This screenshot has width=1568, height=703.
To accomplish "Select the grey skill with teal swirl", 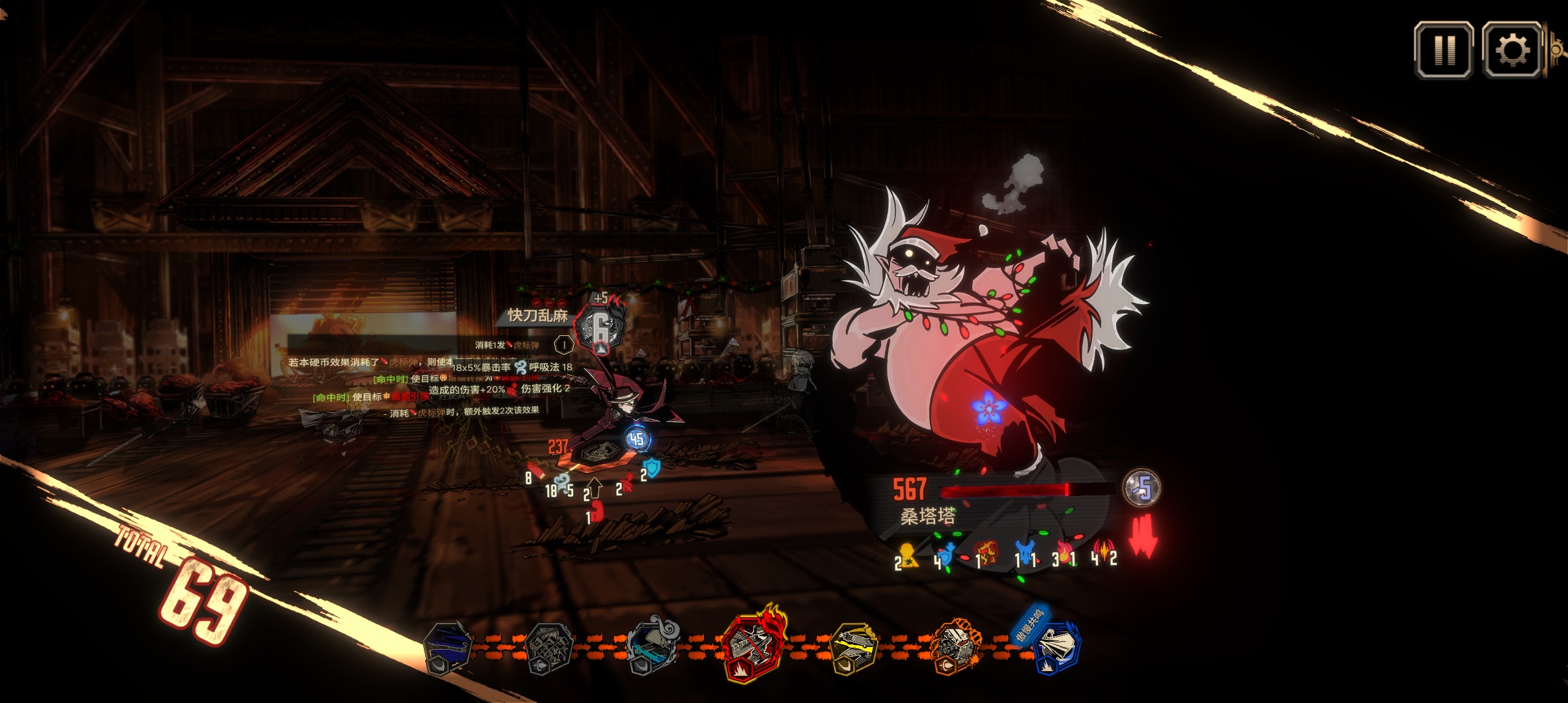I will 651,647.
